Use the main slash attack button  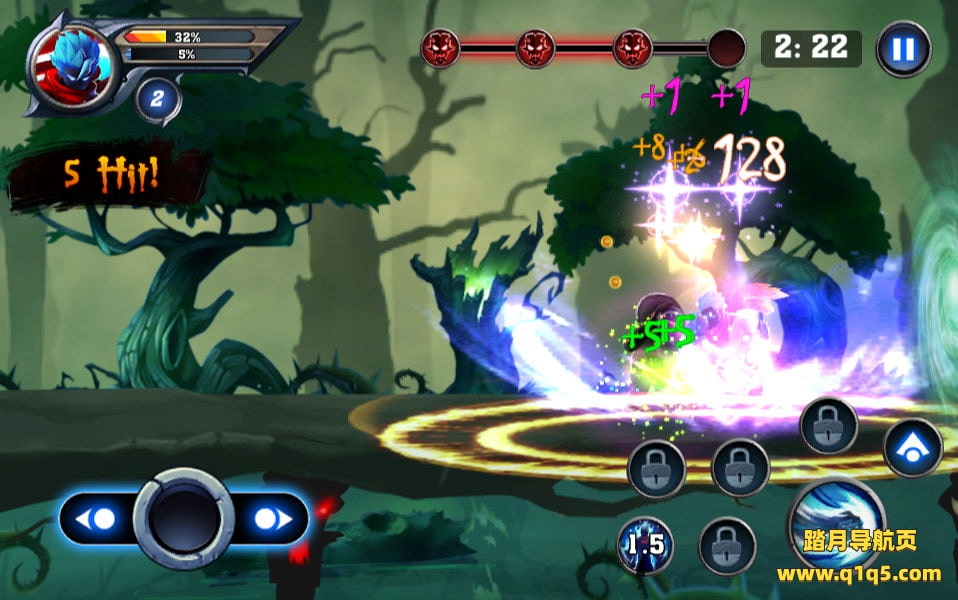(x=836, y=520)
